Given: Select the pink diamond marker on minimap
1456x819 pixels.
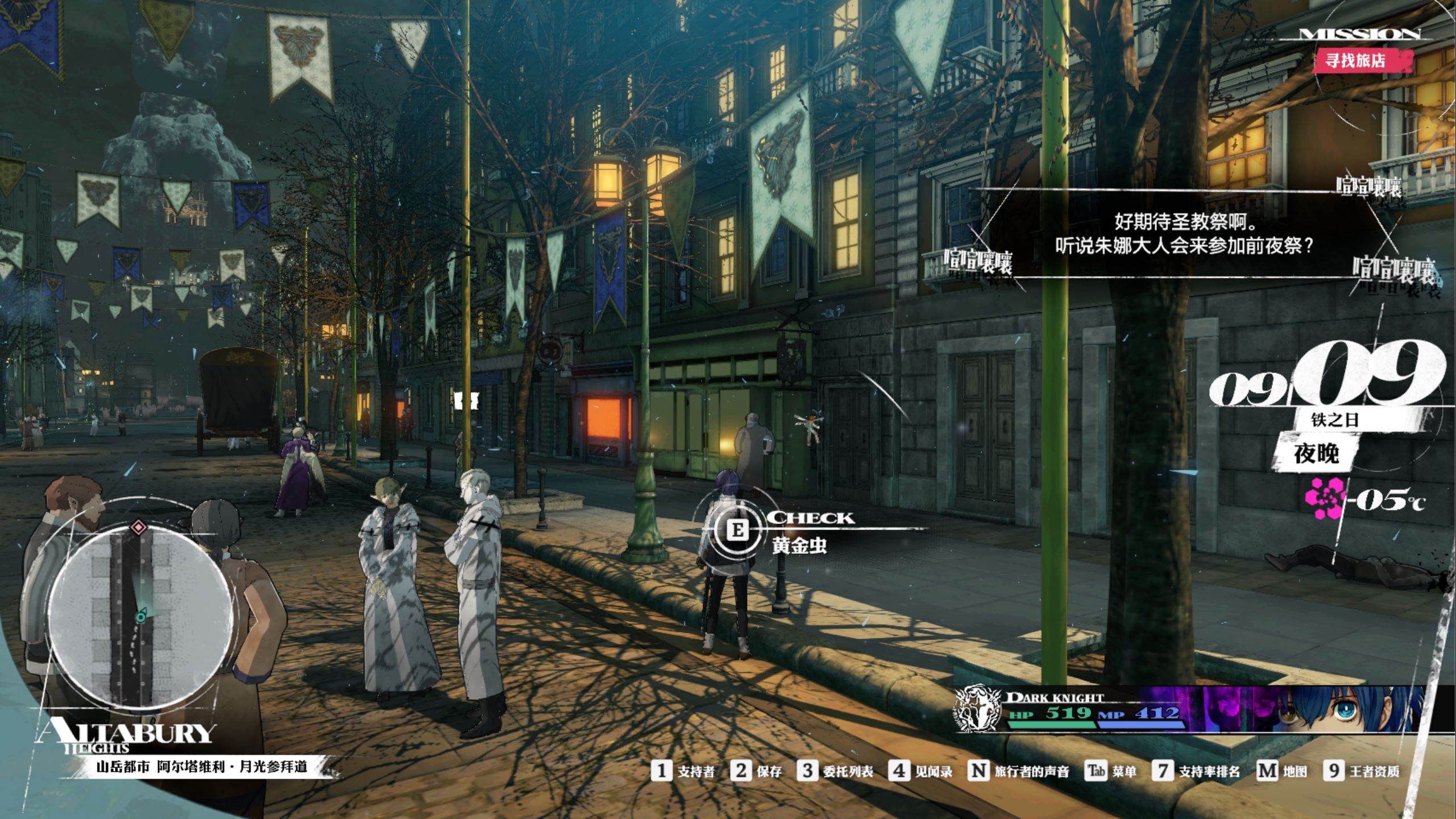Looking at the screenshot, I should [x=139, y=527].
